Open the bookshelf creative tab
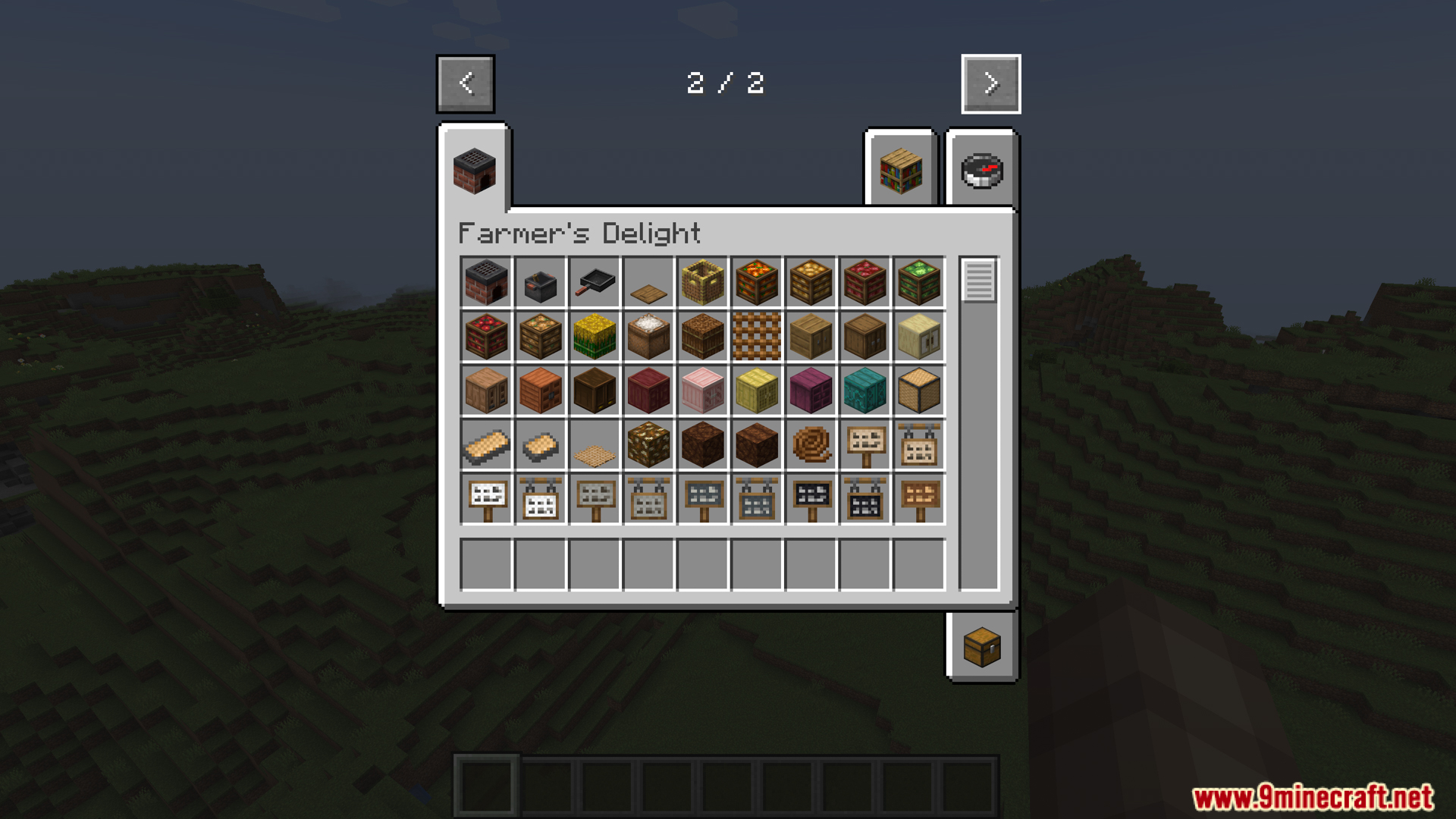This screenshot has height=819, width=1456. pos(899,170)
